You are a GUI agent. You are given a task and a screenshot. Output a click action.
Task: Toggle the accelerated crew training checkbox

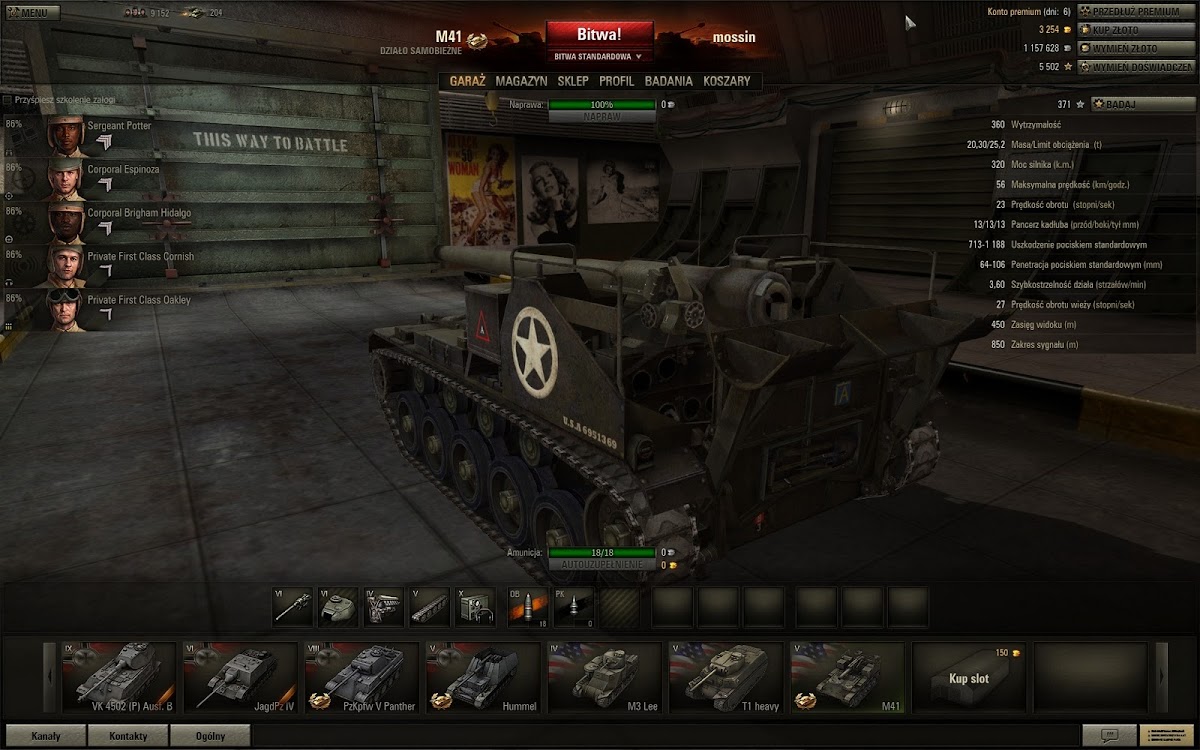click(x=8, y=100)
